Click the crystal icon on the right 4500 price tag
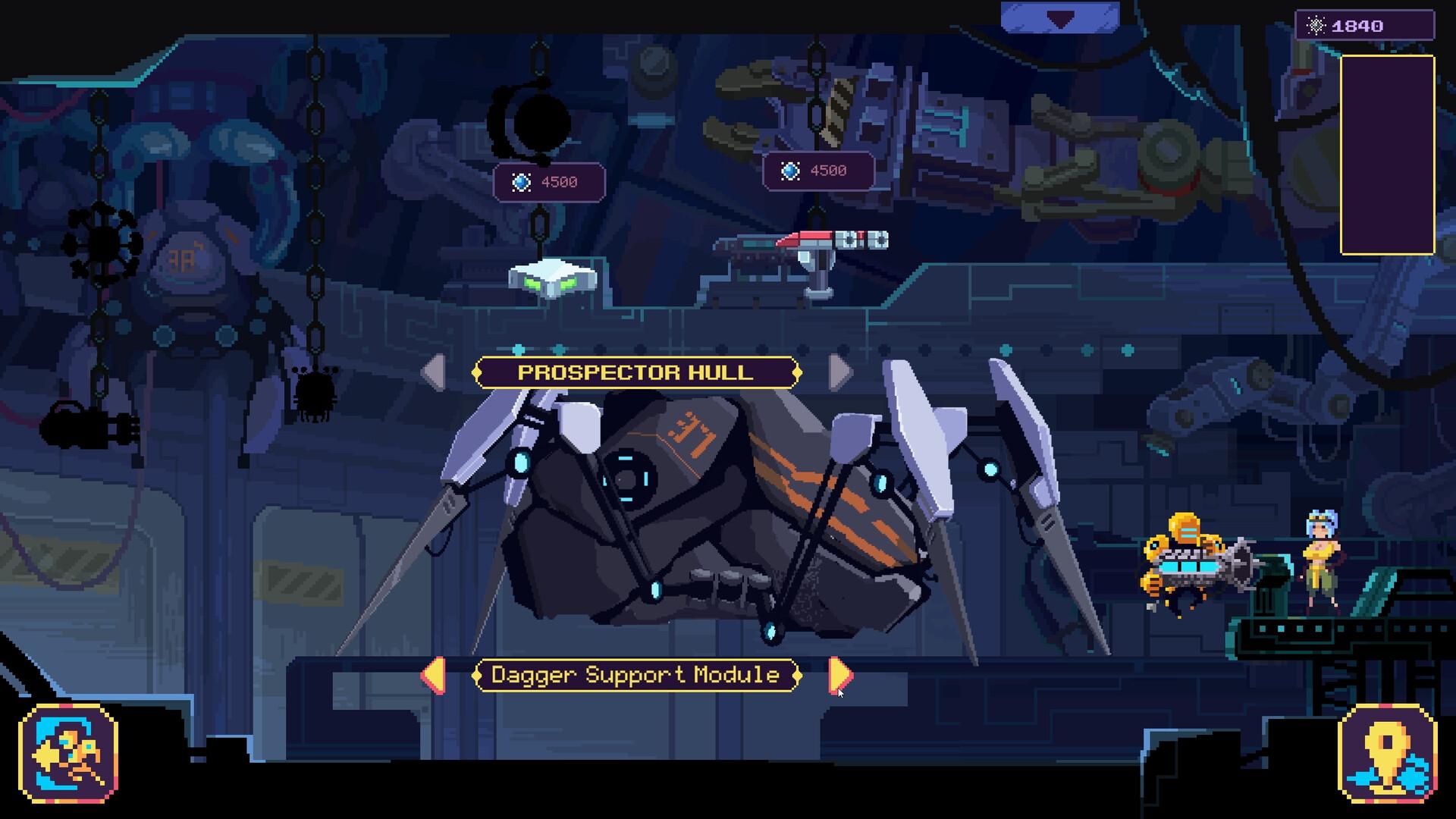1456x819 pixels. pyautogui.click(x=791, y=171)
